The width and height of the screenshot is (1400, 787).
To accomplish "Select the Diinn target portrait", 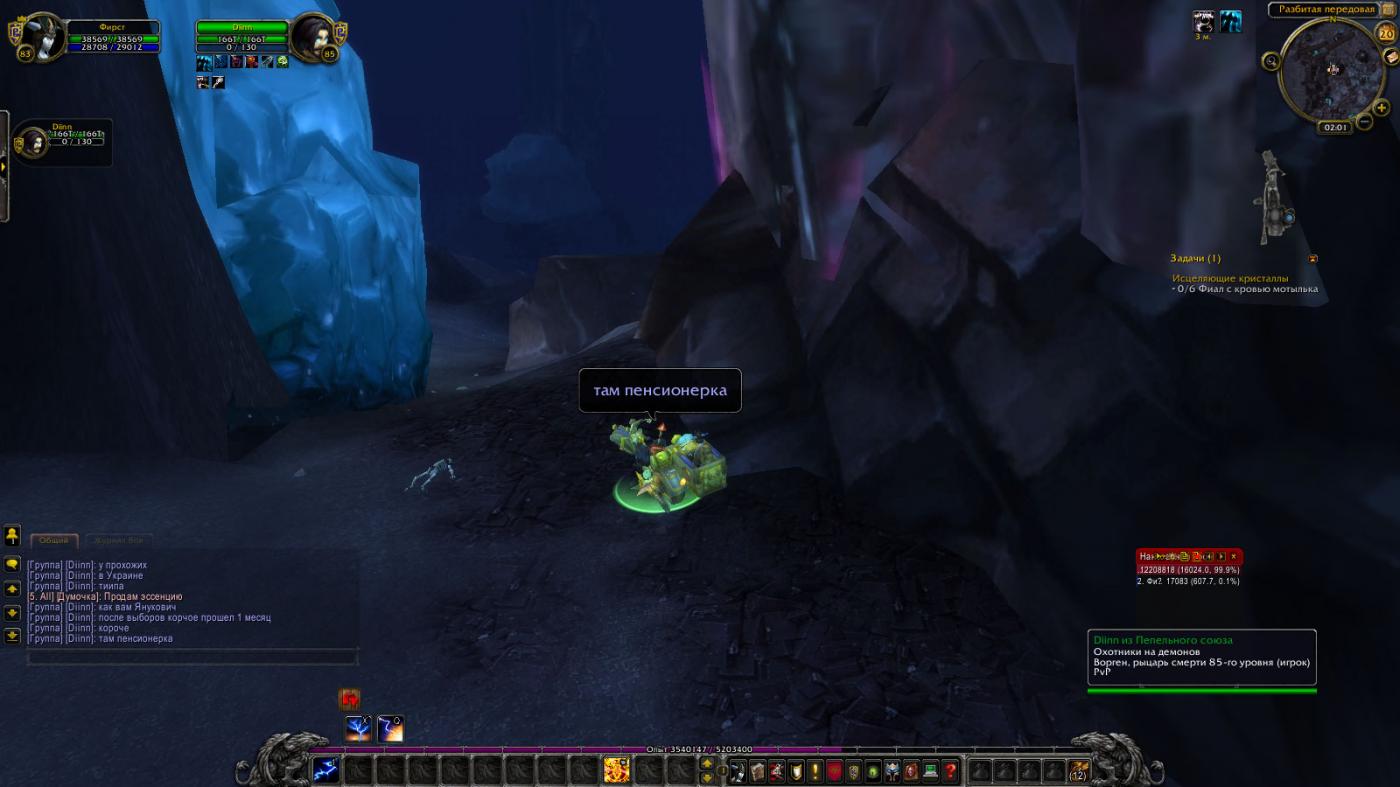I will (x=313, y=38).
